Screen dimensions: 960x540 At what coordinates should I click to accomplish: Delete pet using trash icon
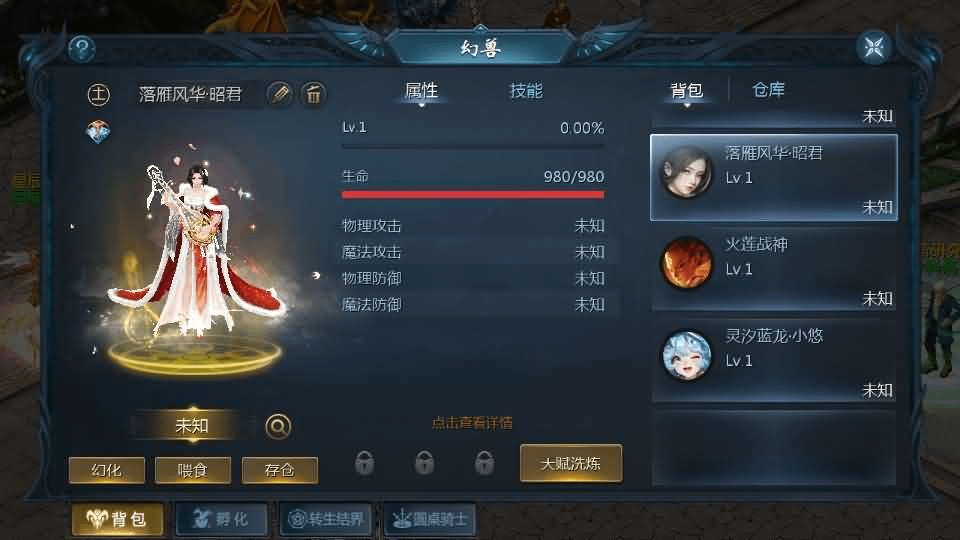coord(313,94)
